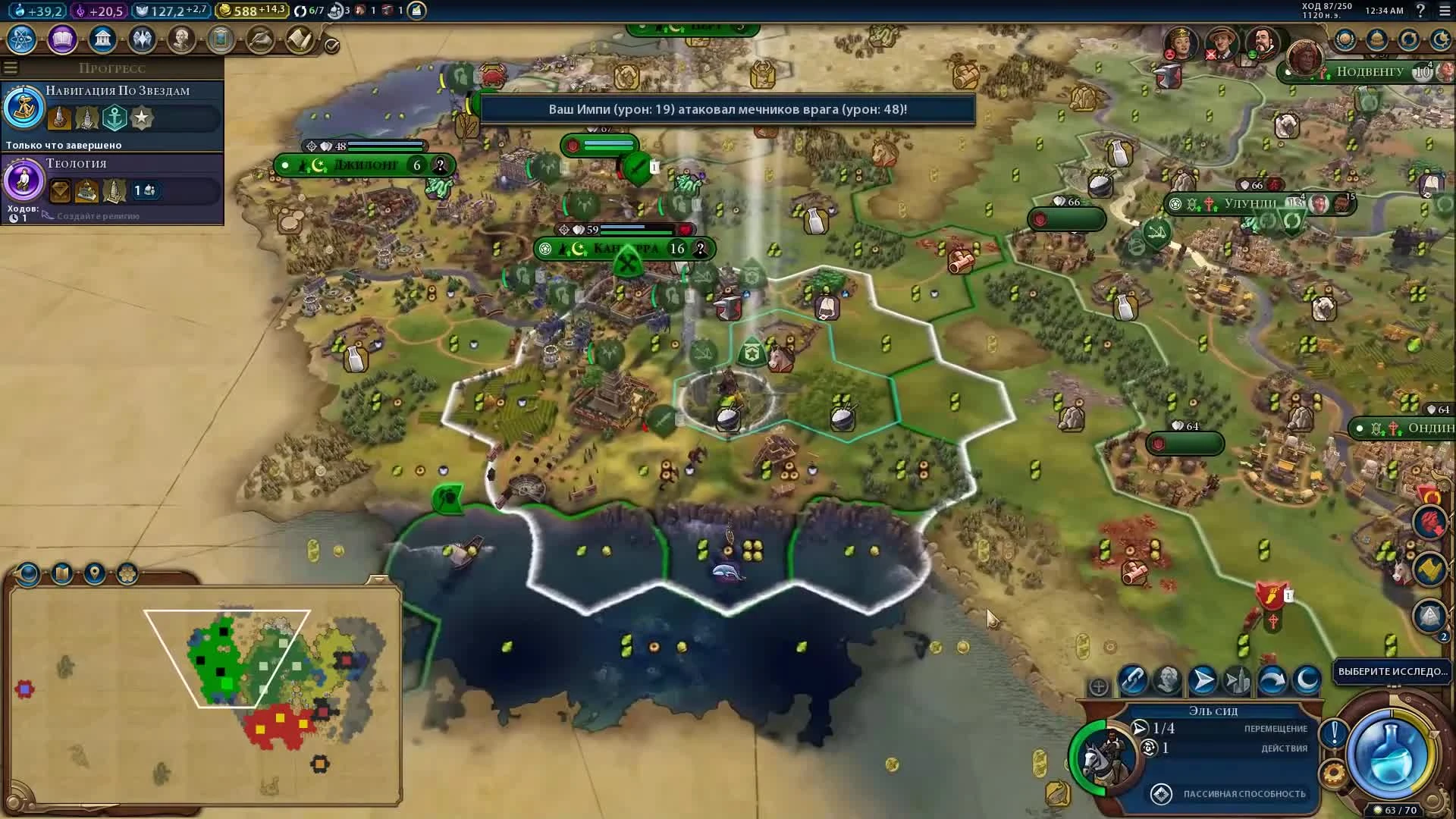Open the religion screen via the winged icon
The image size is (1456, 819).
(x=141, y=39)
